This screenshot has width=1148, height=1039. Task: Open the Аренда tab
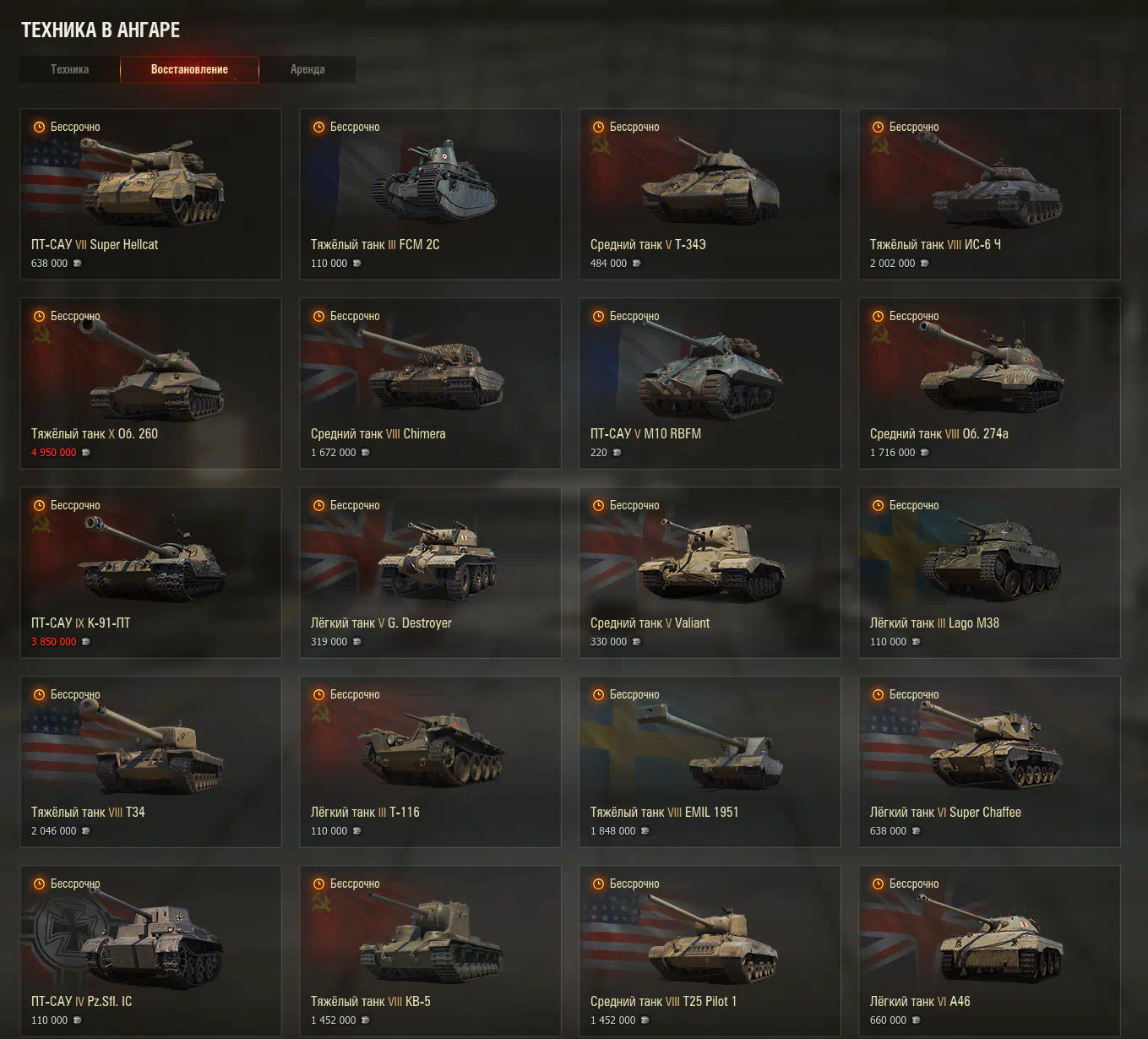(x=307, y=69)
